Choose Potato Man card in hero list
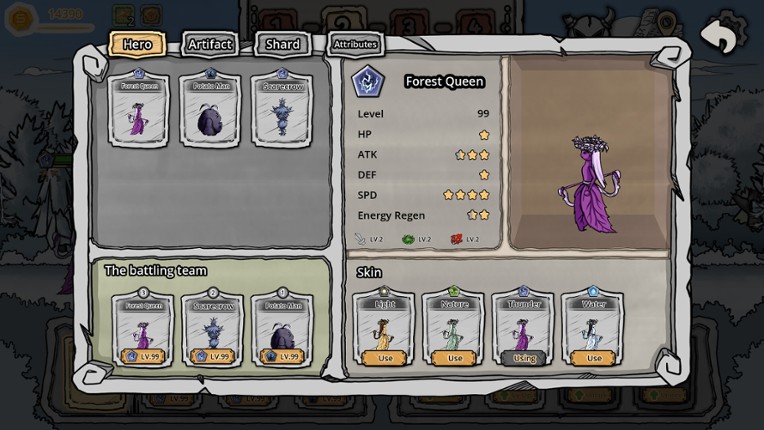Screen dimensions: 764x430 [211, 109]
